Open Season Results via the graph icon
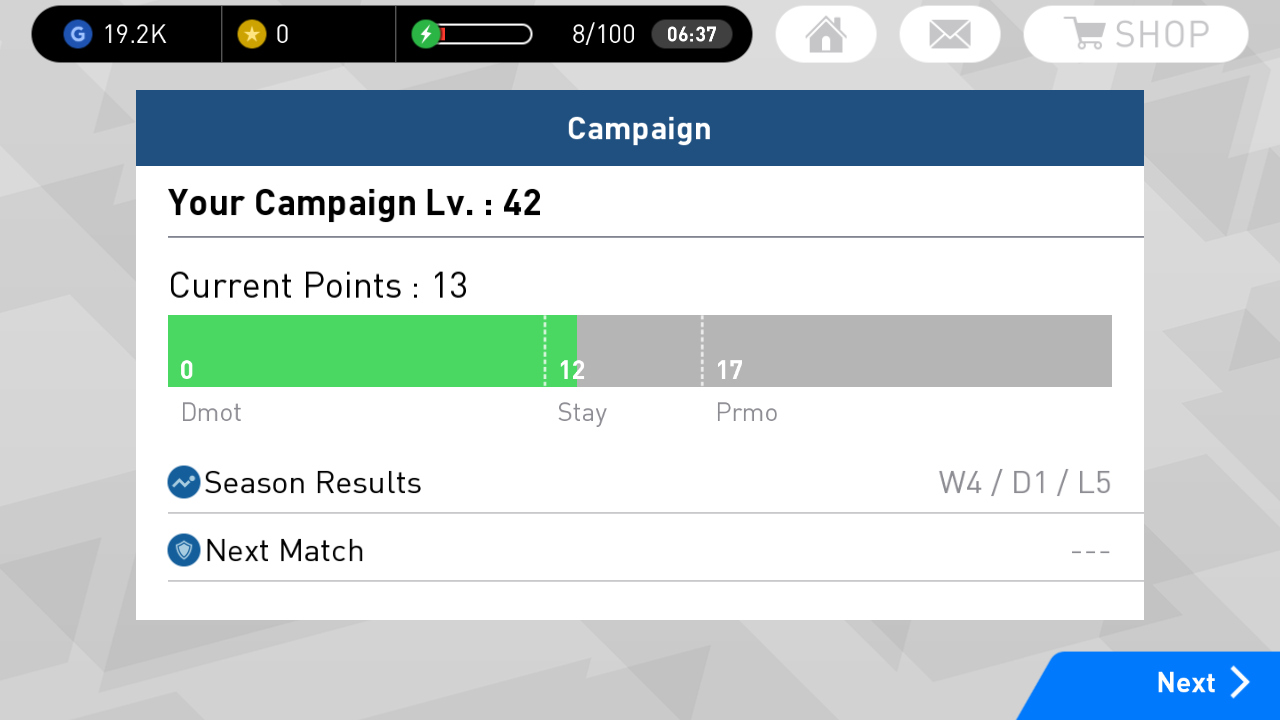Image resolution: width=1280 pixels, height=720 pixels. pos(182,482)
